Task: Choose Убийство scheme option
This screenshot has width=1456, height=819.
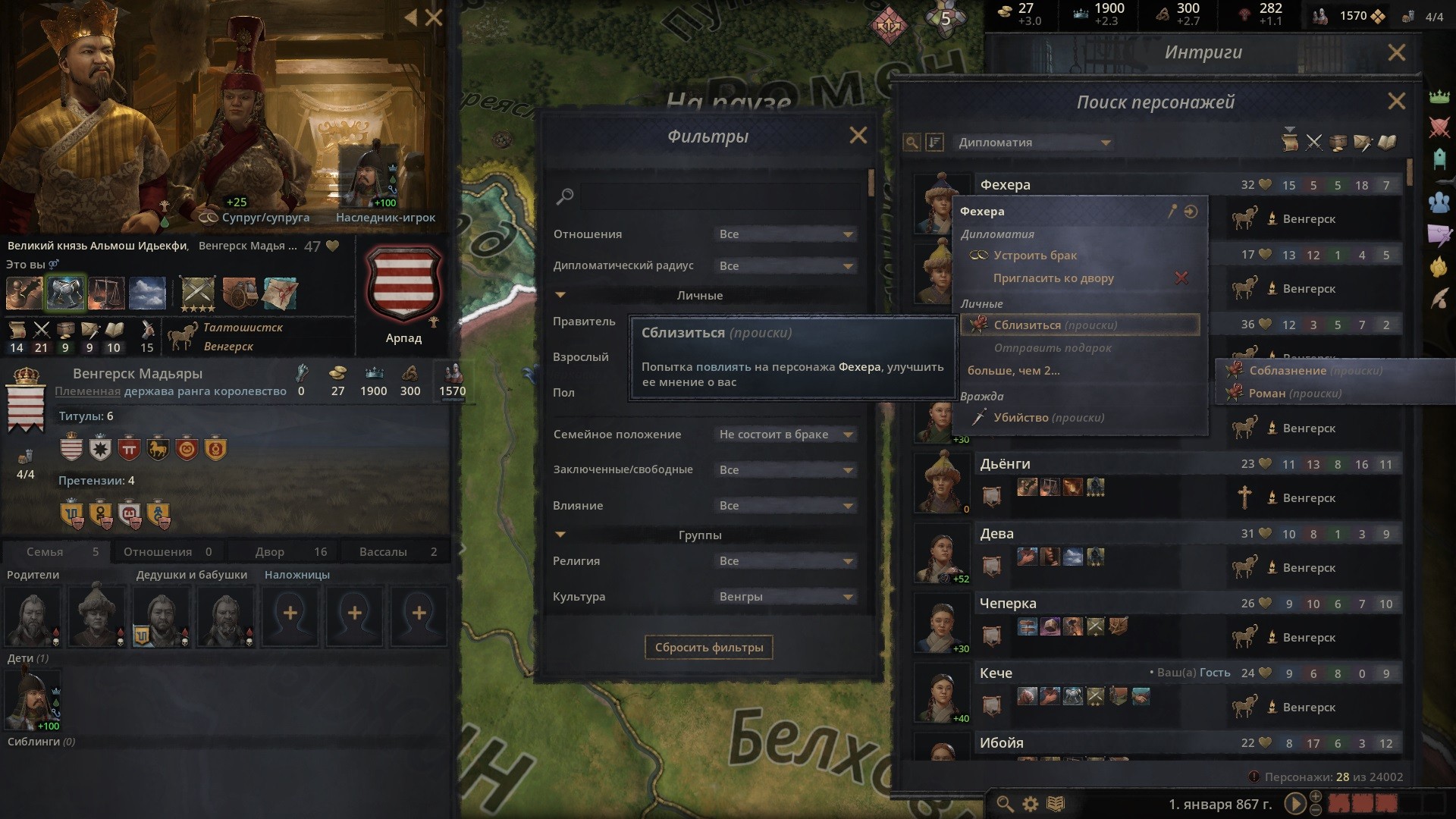Action: pos(1048,418)
